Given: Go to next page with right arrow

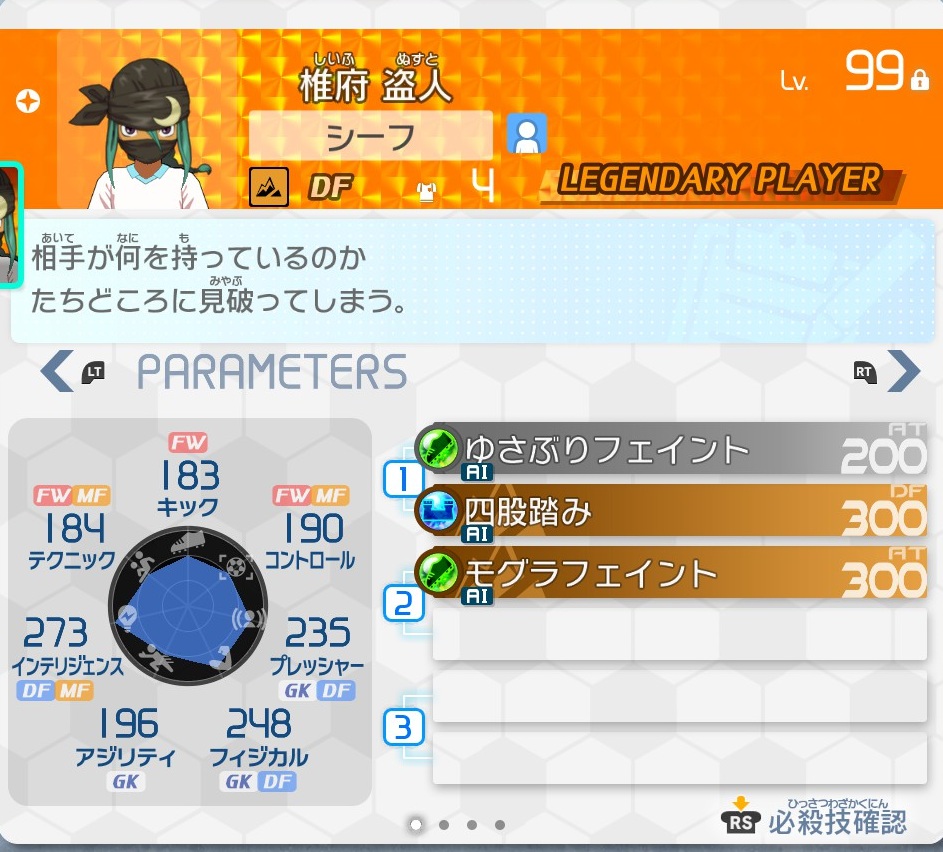Looking at the screenshot, I should pyautogui.click(x=903, y=372).
